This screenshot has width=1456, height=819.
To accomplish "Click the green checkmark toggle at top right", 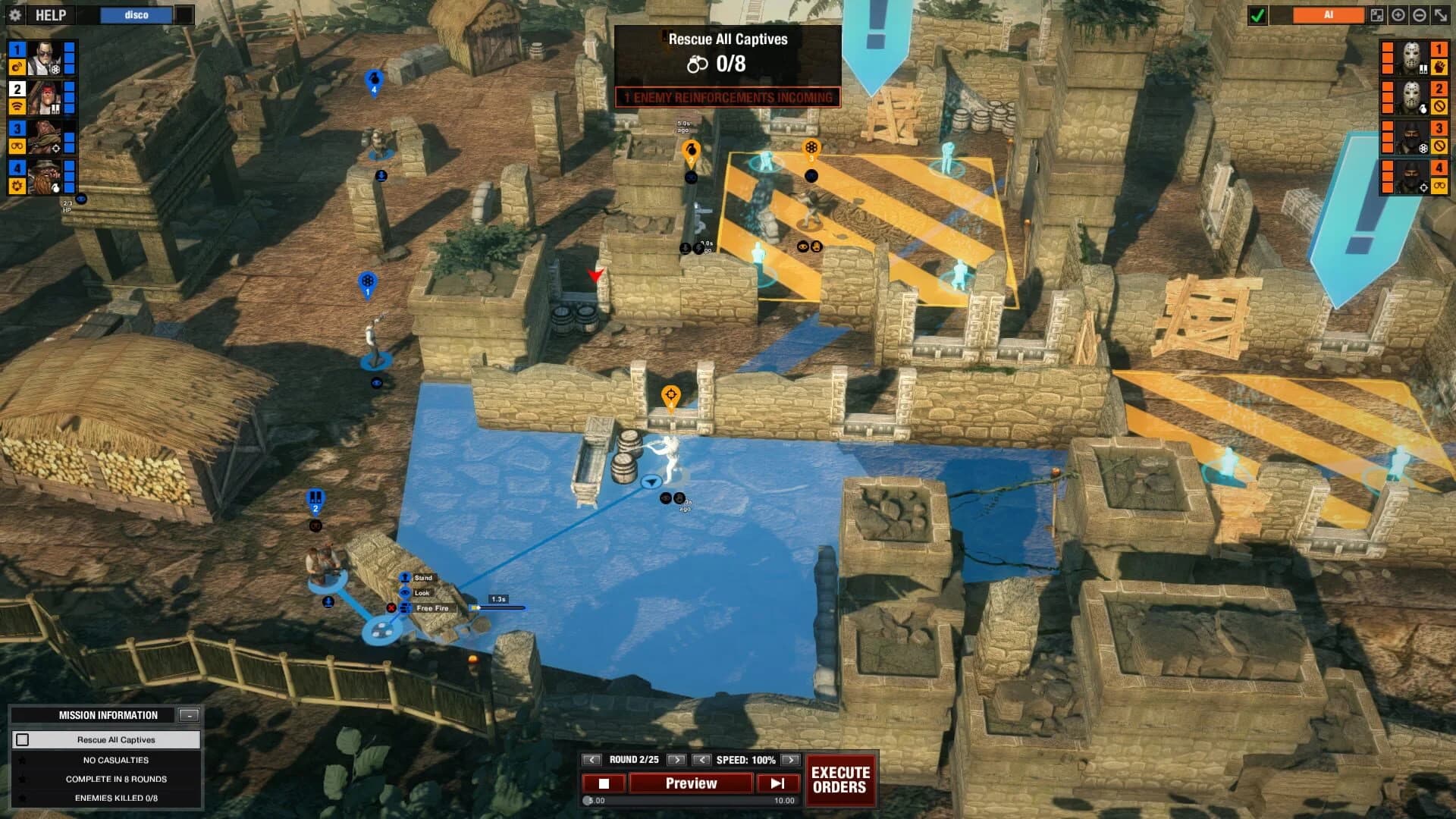I will 1256,14.
